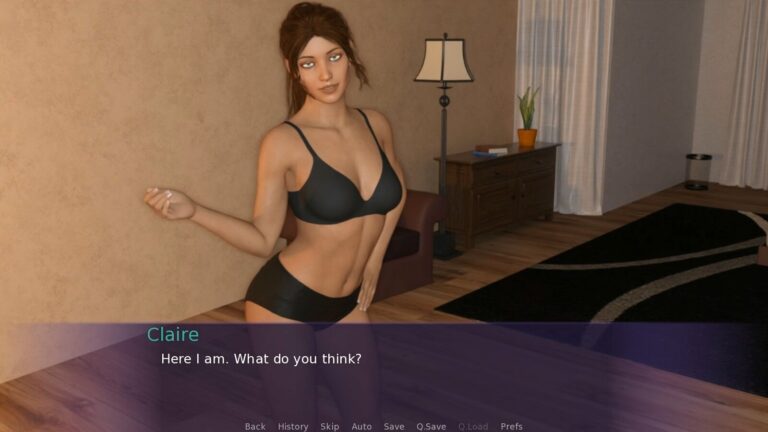Open the Prefs settings screen
Viewport: 768px width, 432px height.
511,426
